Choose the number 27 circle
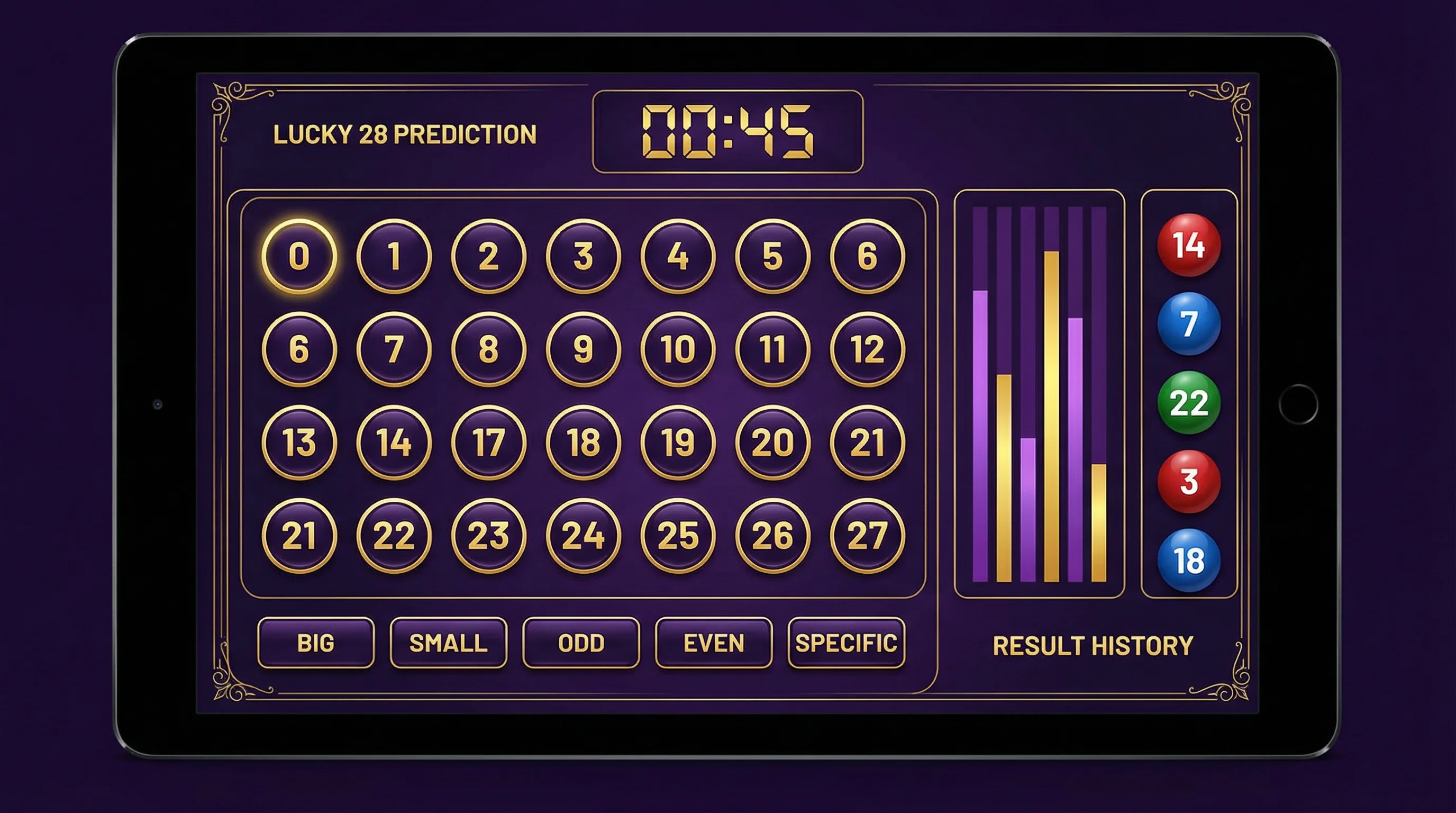1456x813 pixels. [x=867, y=536]
